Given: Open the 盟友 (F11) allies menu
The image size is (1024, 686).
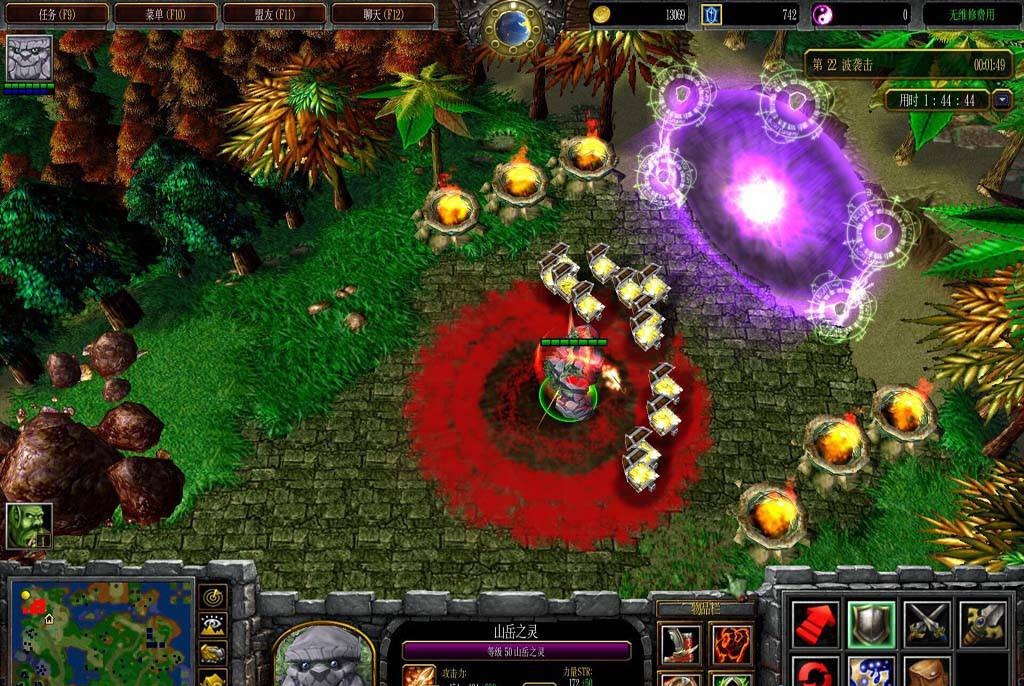Looking at the screenshot, I should pos(274,14).
